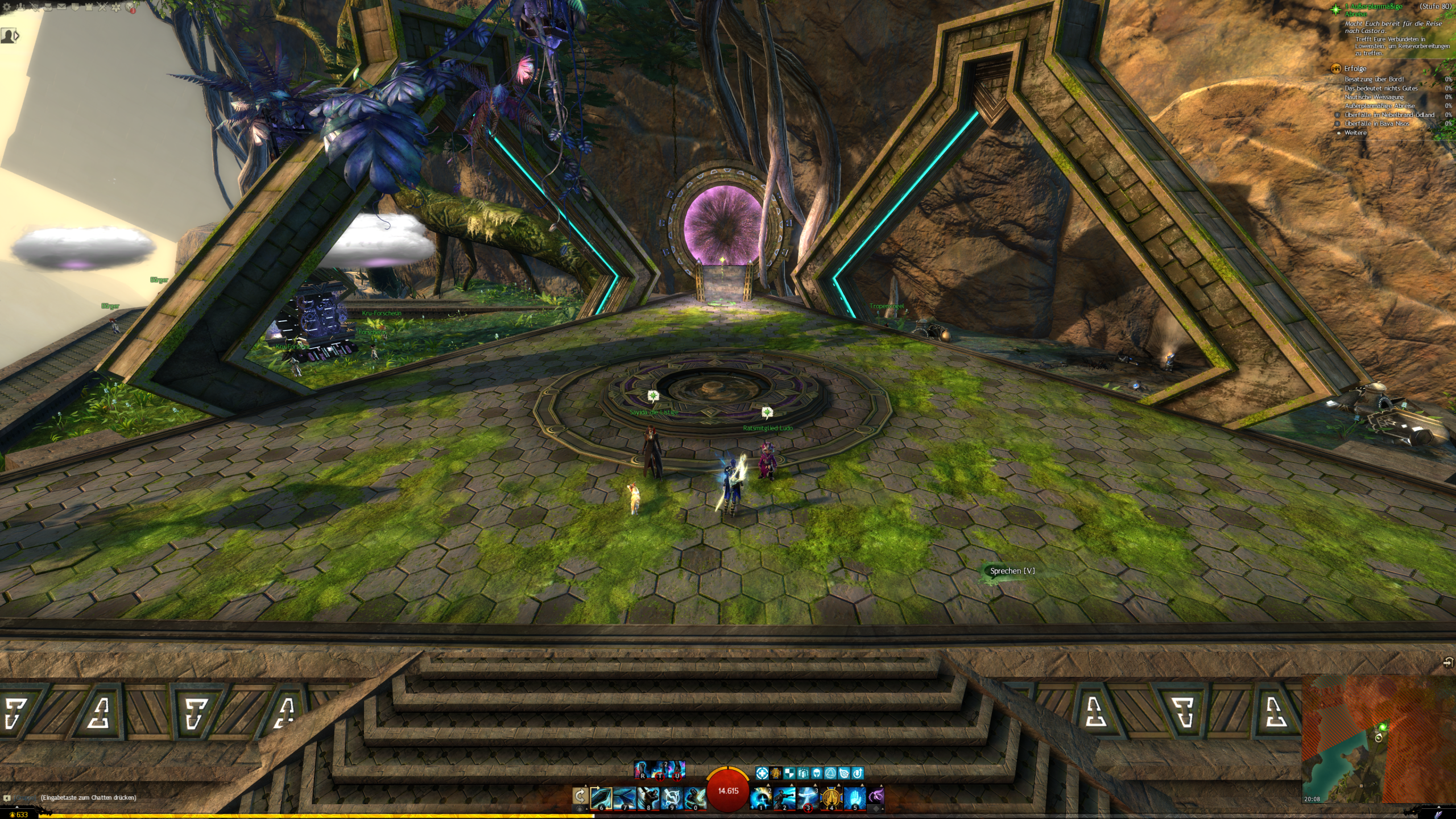Open the Erfolge achievements header
Image resolution: width=1456 pixels, height=819 pixels.
tap(1355, 68)
